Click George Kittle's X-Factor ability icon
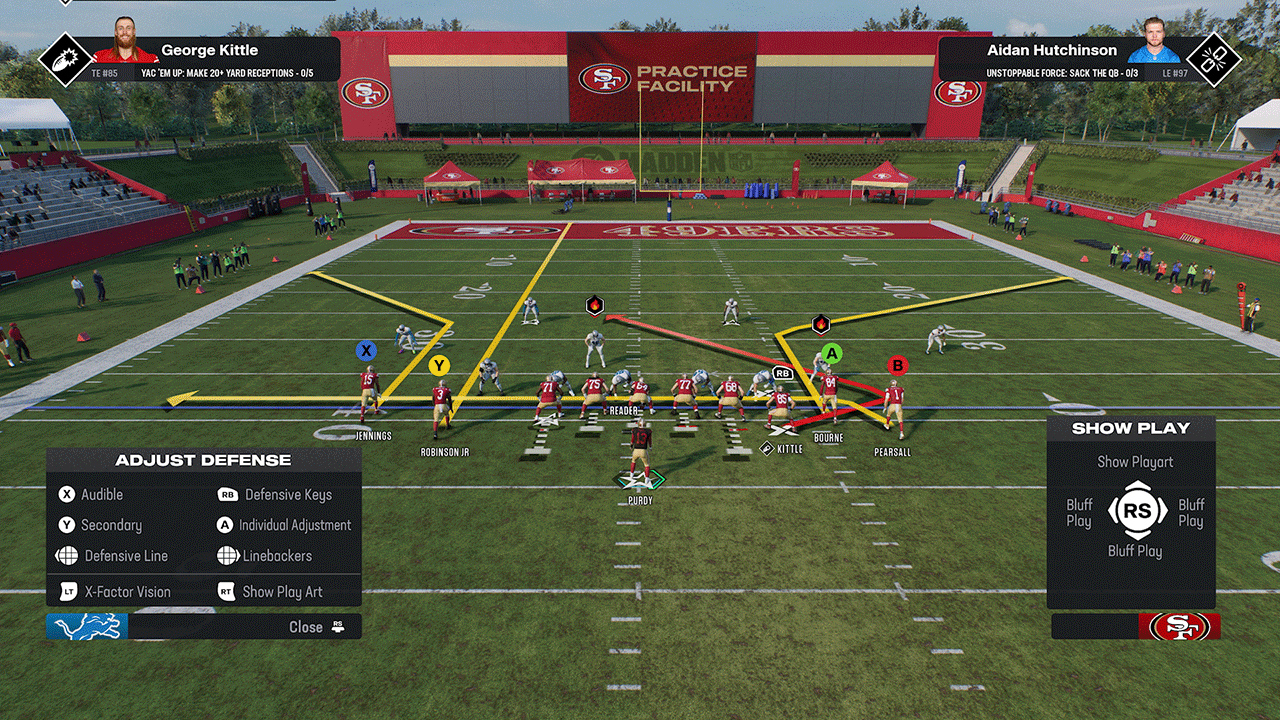This screenshot has width=1280, height=720. point(64,59)
